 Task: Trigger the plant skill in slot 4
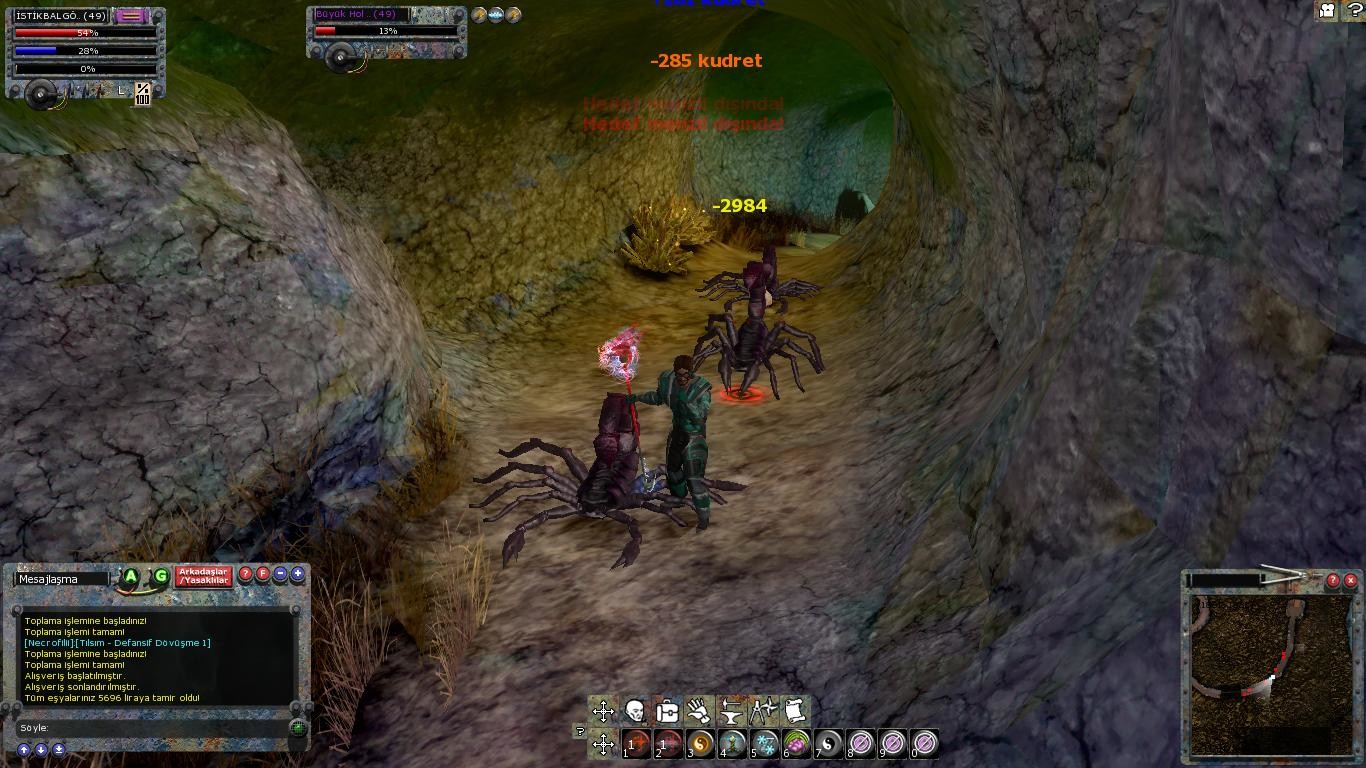click(733, 743)
